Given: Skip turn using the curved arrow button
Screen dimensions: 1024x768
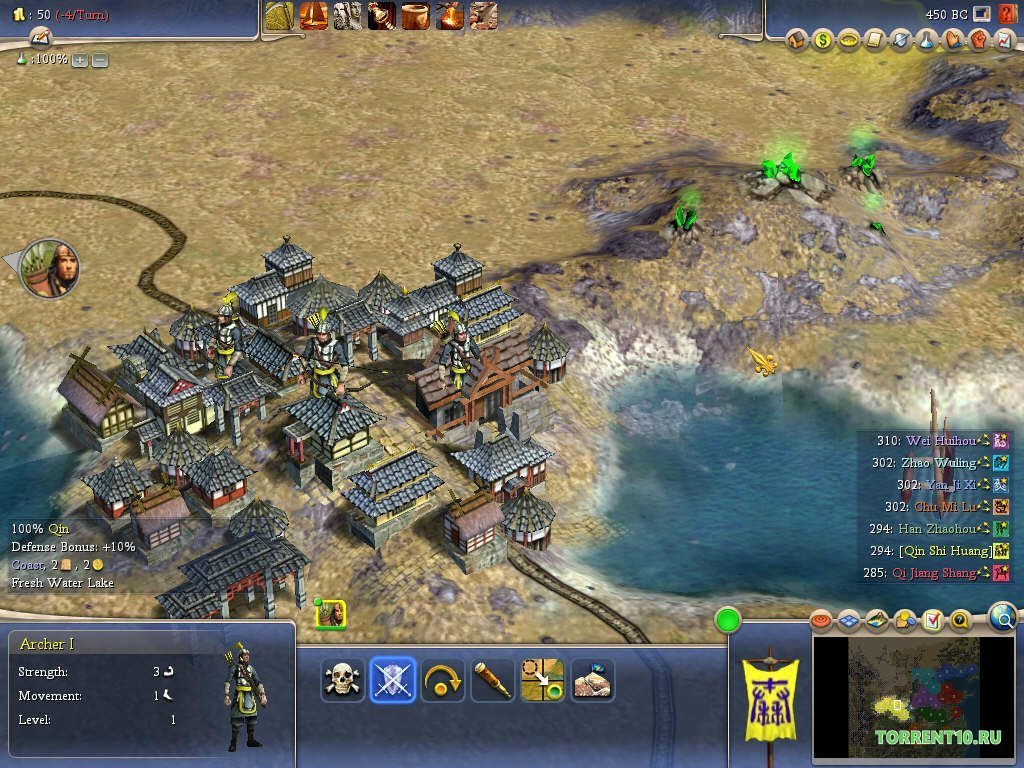Looking at the screenshot, I should pyautogui.click(x=442, y=680).
